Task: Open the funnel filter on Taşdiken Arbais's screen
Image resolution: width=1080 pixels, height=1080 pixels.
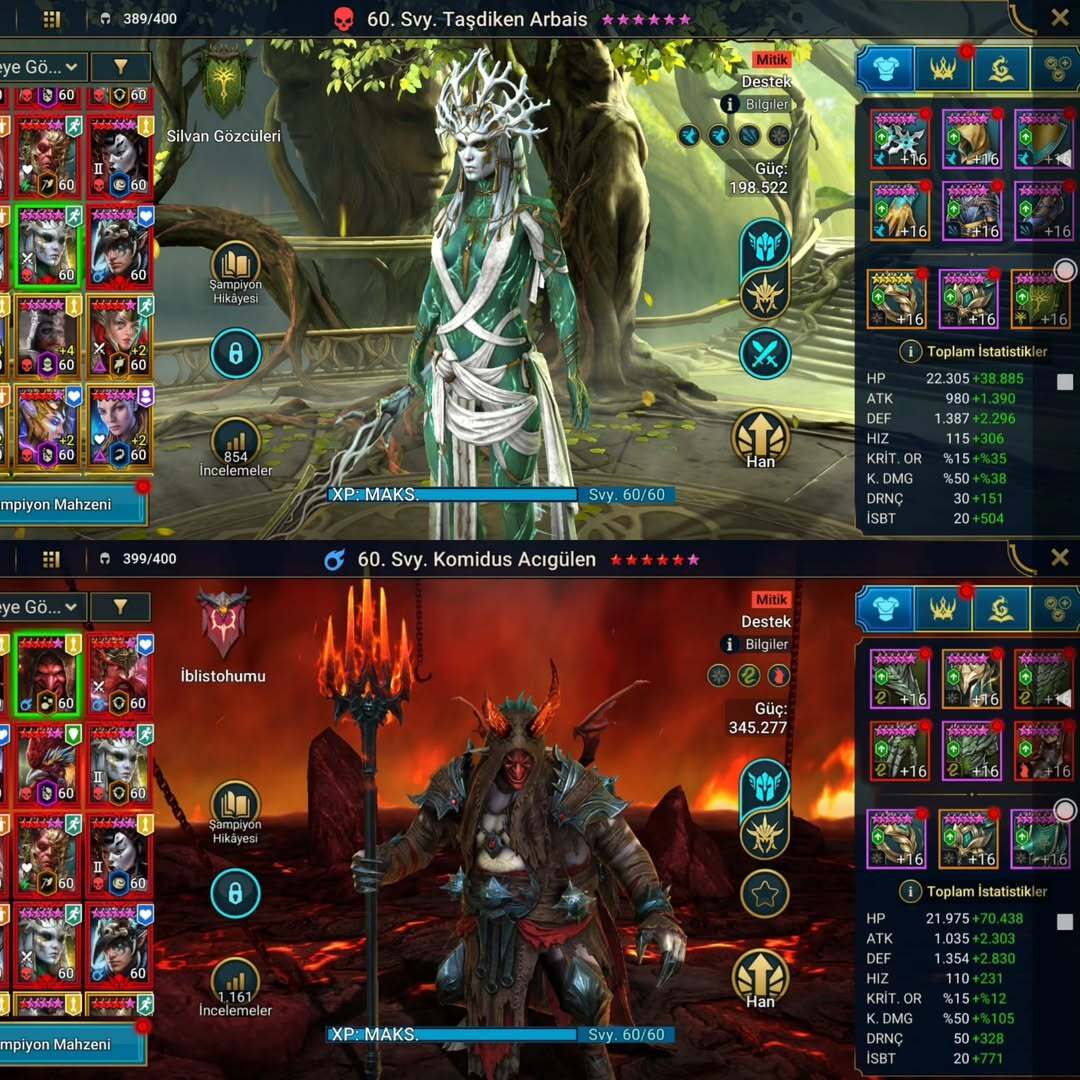Action: pyautogui.click(x=120, y=67)
